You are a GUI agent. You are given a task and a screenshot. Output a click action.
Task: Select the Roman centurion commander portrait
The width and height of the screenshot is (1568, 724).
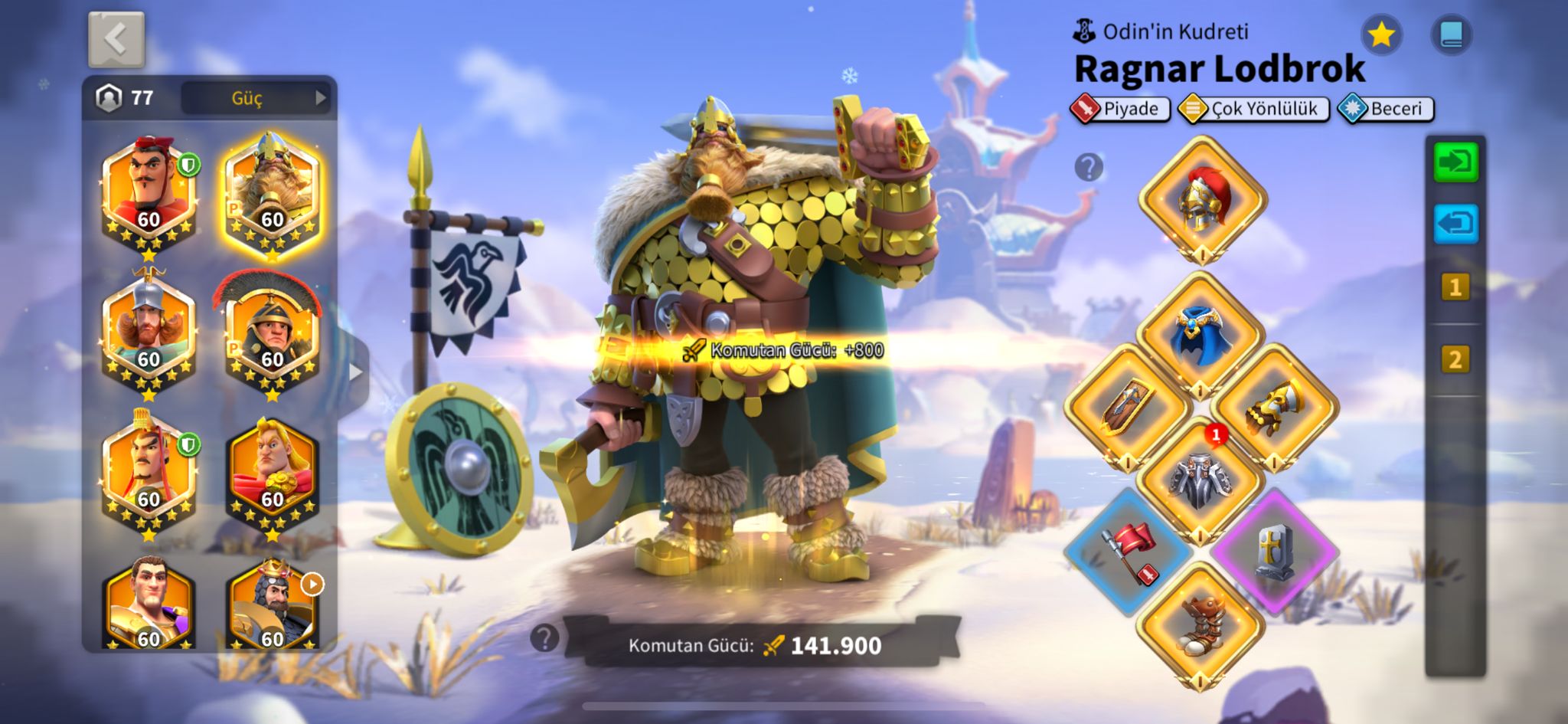(272, 329)
